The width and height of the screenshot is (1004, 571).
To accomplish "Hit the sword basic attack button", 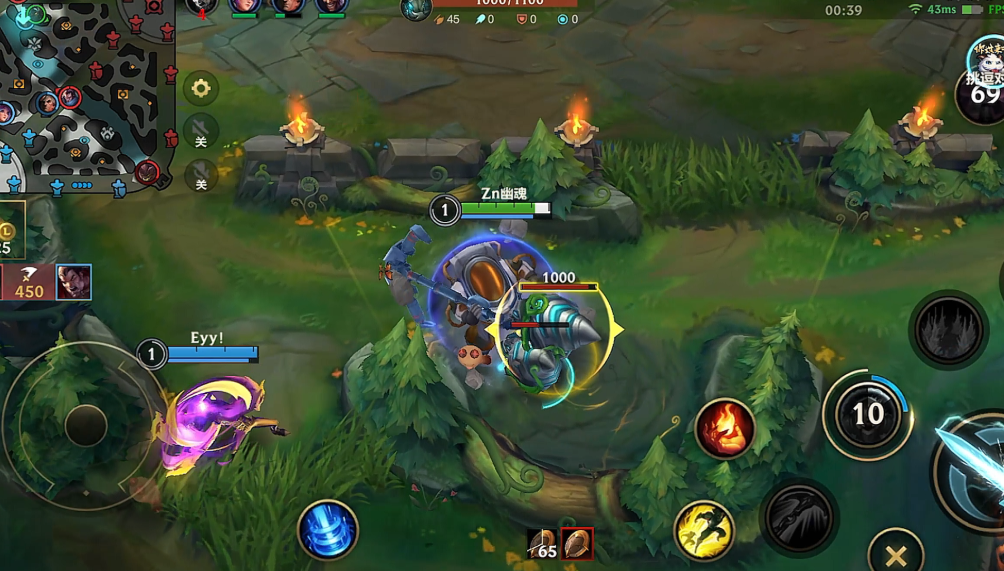I will (x=975, y=470).
